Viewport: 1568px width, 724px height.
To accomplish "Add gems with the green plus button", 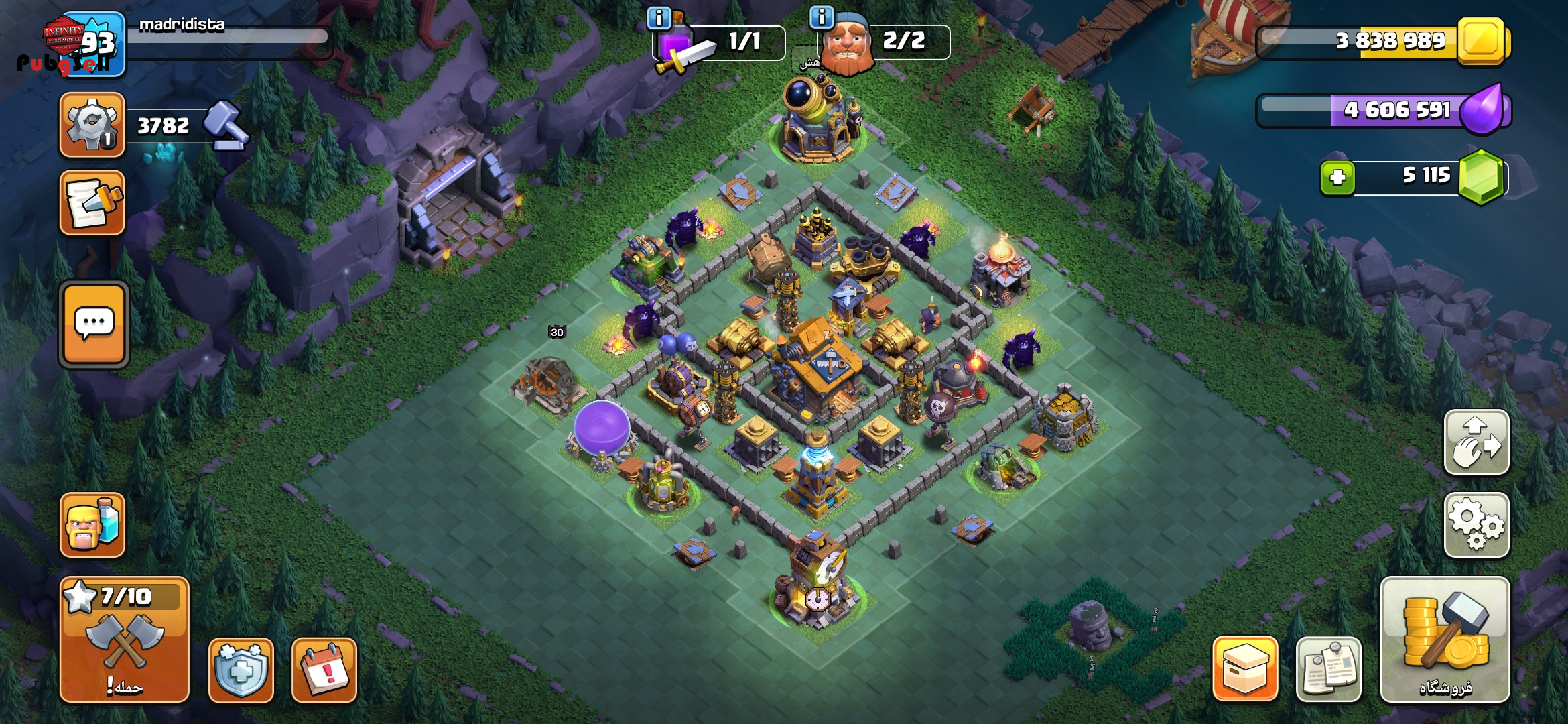I will tap(1337, 177).
